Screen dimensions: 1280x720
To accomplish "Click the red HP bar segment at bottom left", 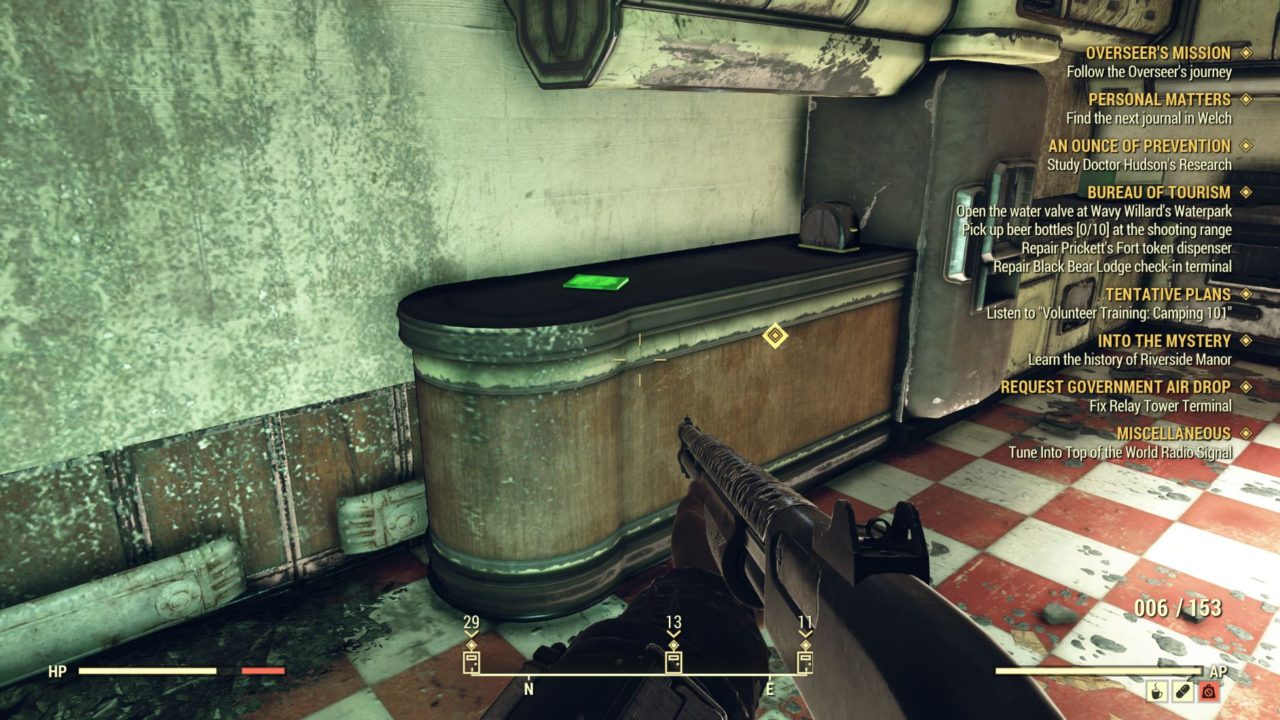I will [x=263, y=669].
